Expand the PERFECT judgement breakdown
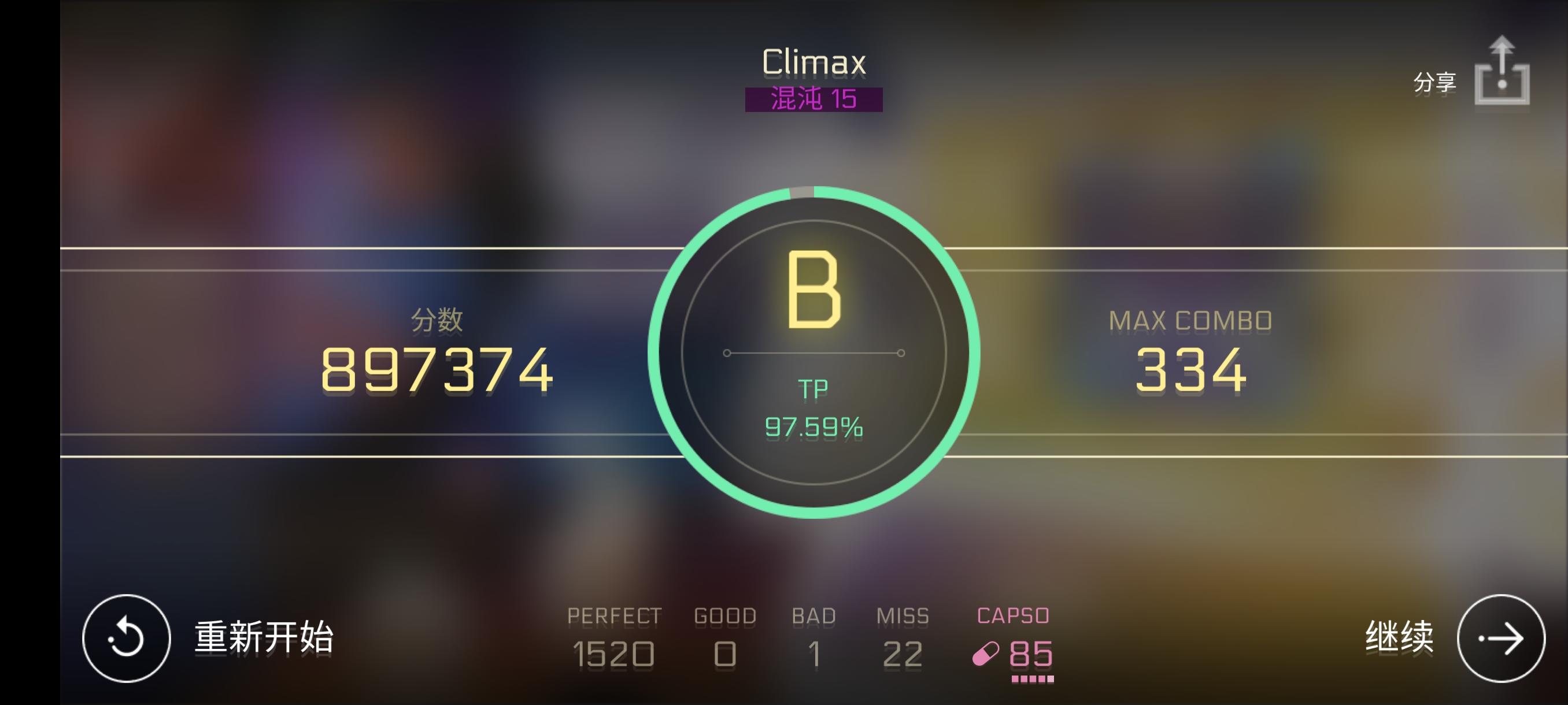The width and height of the screenshot is (1568, 705). pos(614,616)
